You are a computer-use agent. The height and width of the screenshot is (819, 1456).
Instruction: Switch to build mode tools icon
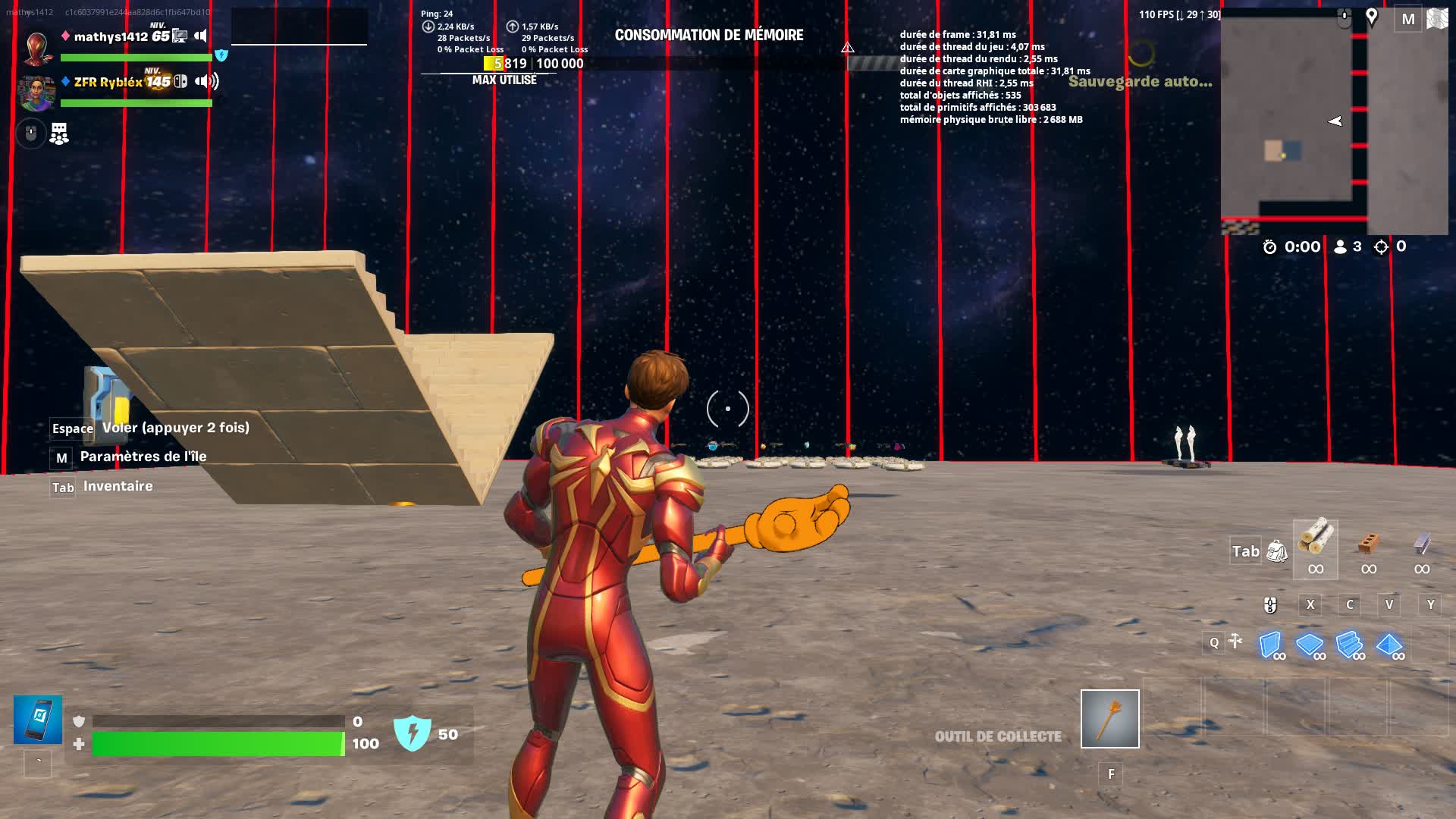(1235, 642)
